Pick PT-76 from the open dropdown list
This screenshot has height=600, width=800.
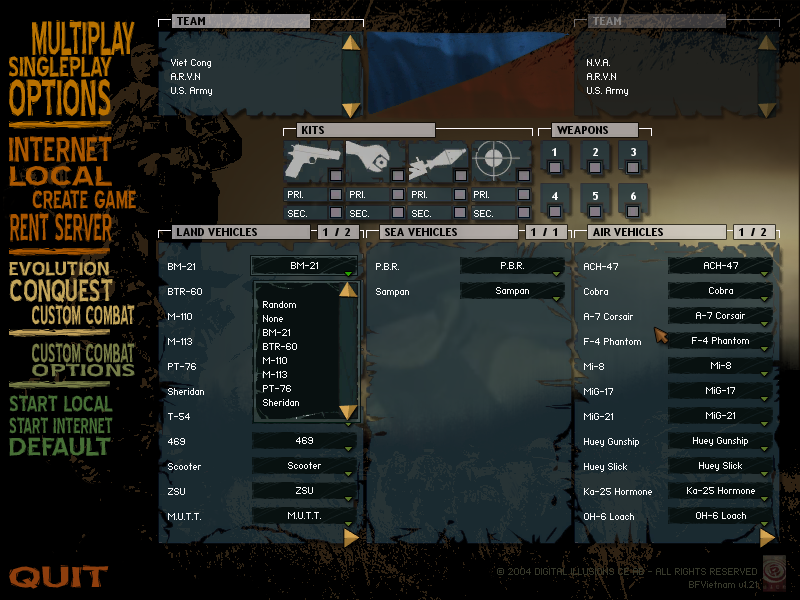coord(276,388)
